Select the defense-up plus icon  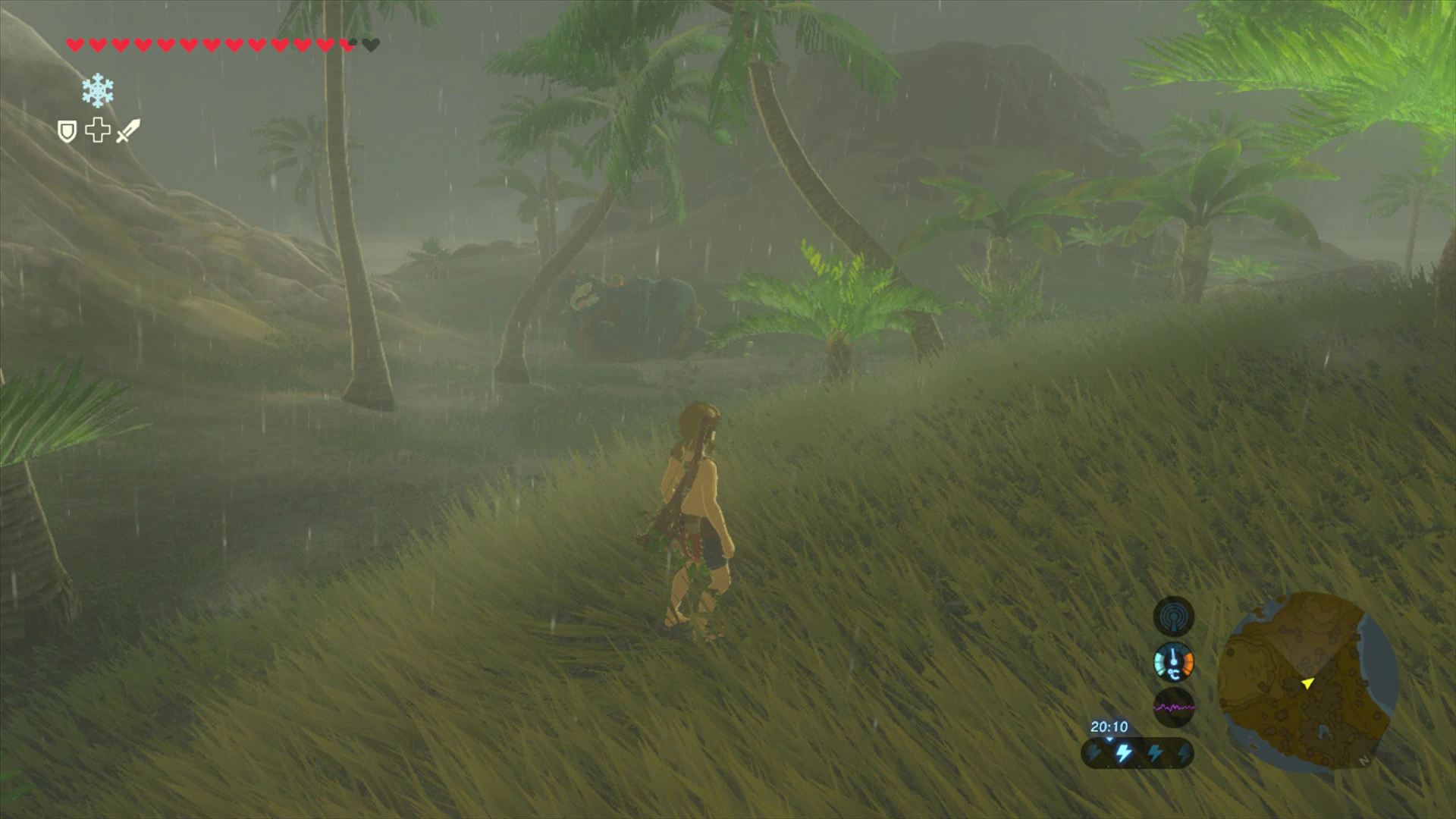click(x=97, y=129)
